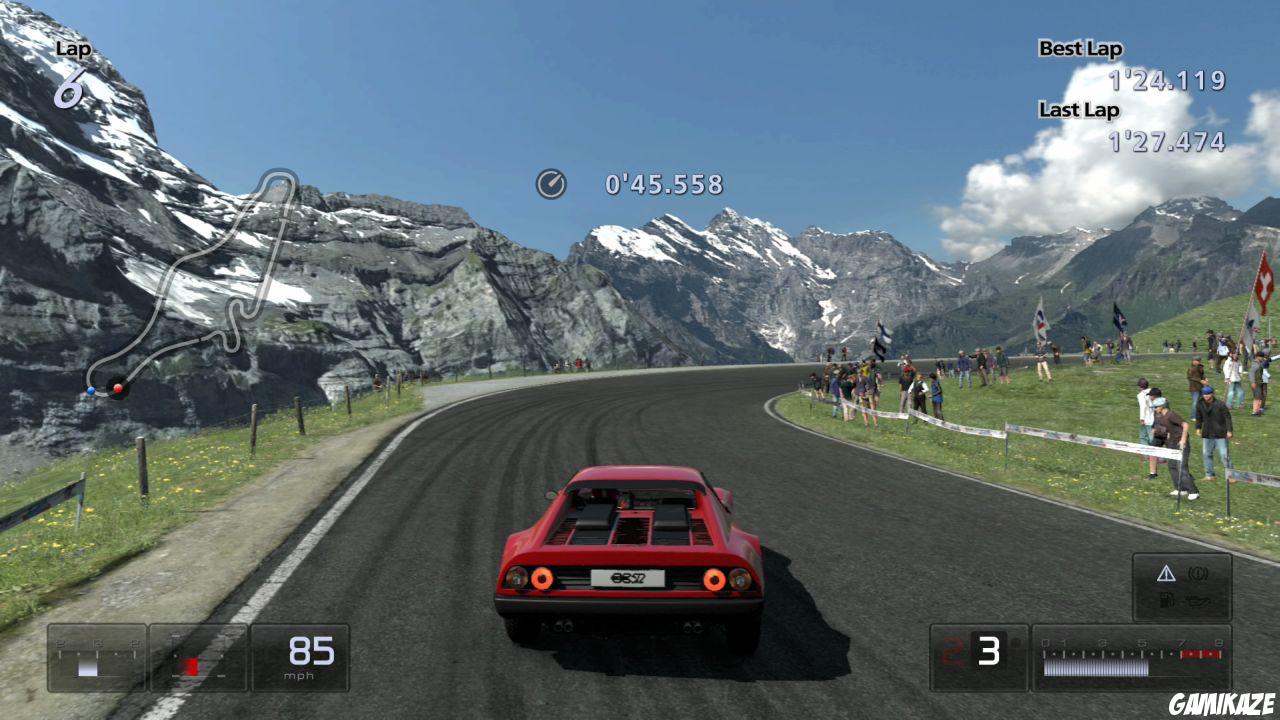1280x720 pixels.
Task: Click the hazard warning triangle indicator
Action: click(x=1167, y=573)
